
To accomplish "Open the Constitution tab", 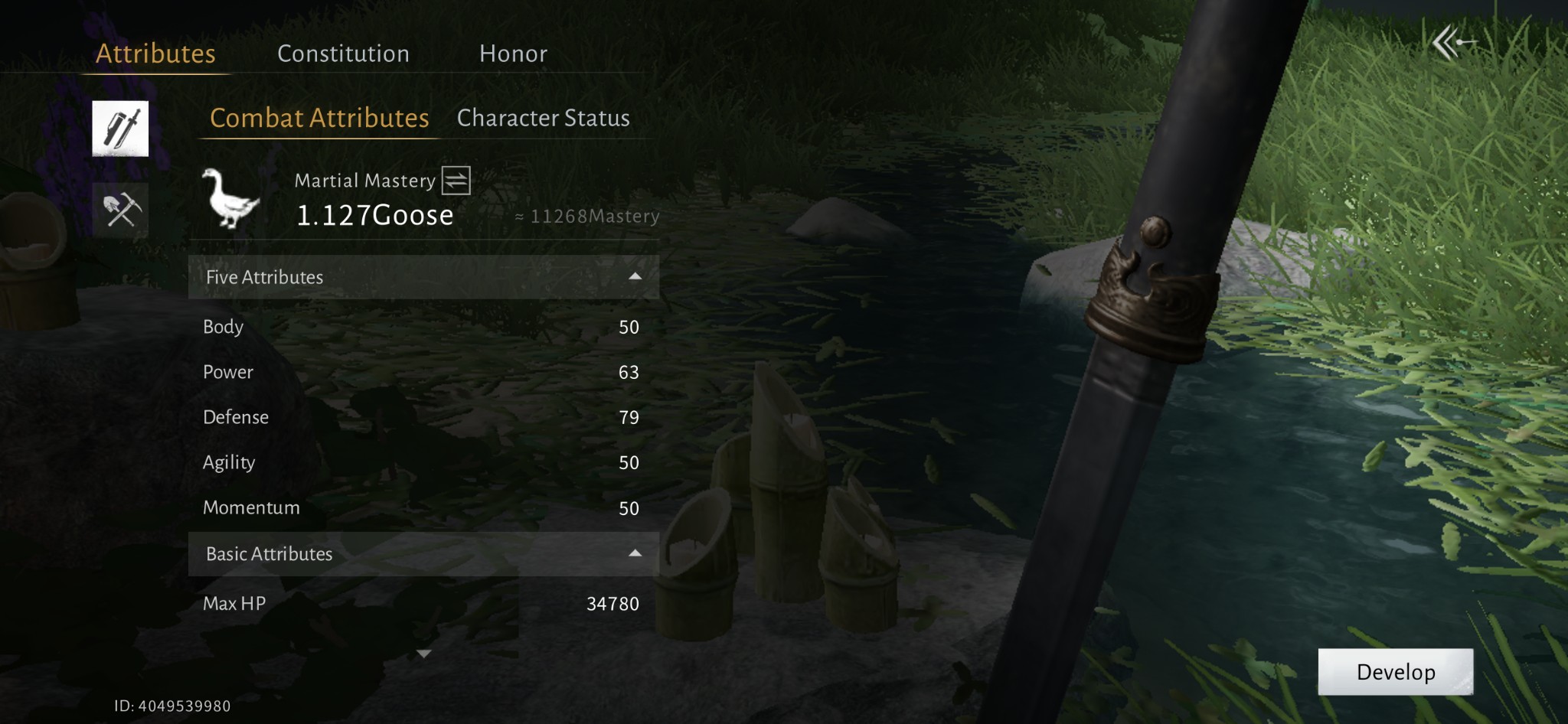I will (x=343, y=54).
